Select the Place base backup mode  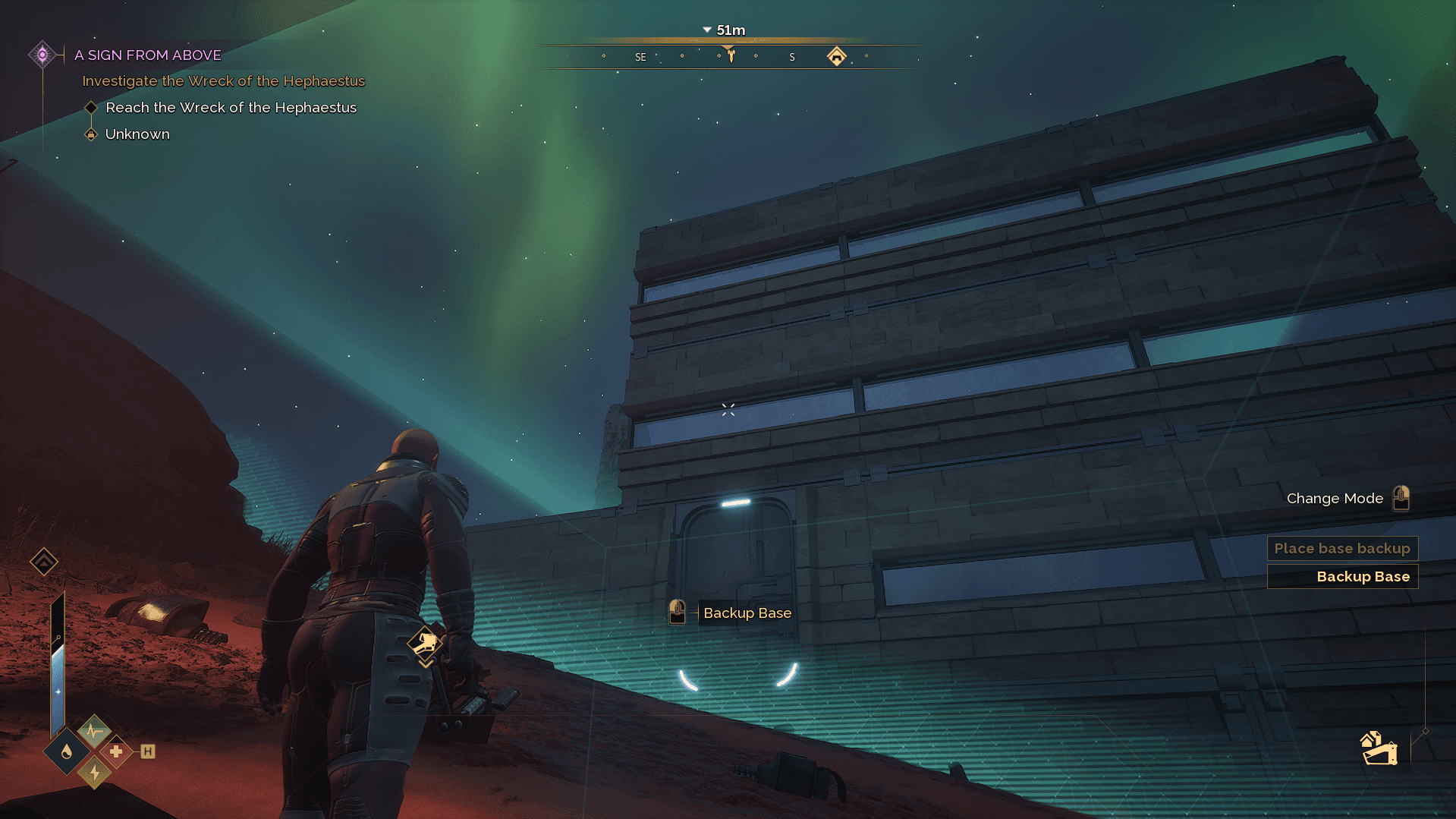(x=1341, y=548)
